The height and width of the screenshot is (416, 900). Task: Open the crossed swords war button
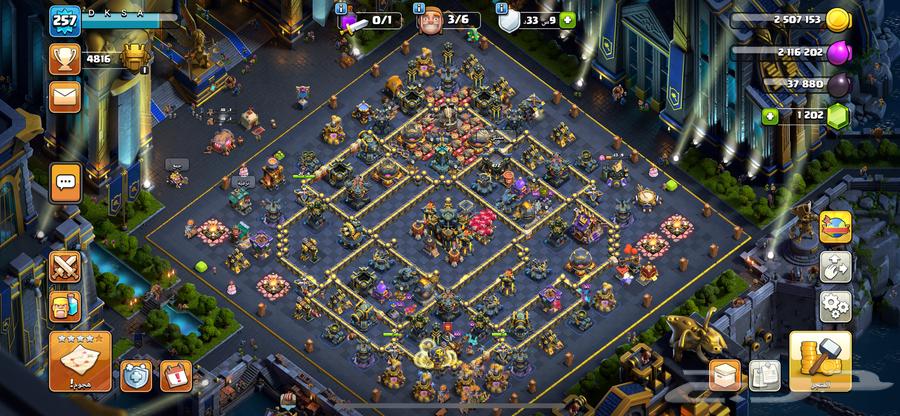coord(66,268)
